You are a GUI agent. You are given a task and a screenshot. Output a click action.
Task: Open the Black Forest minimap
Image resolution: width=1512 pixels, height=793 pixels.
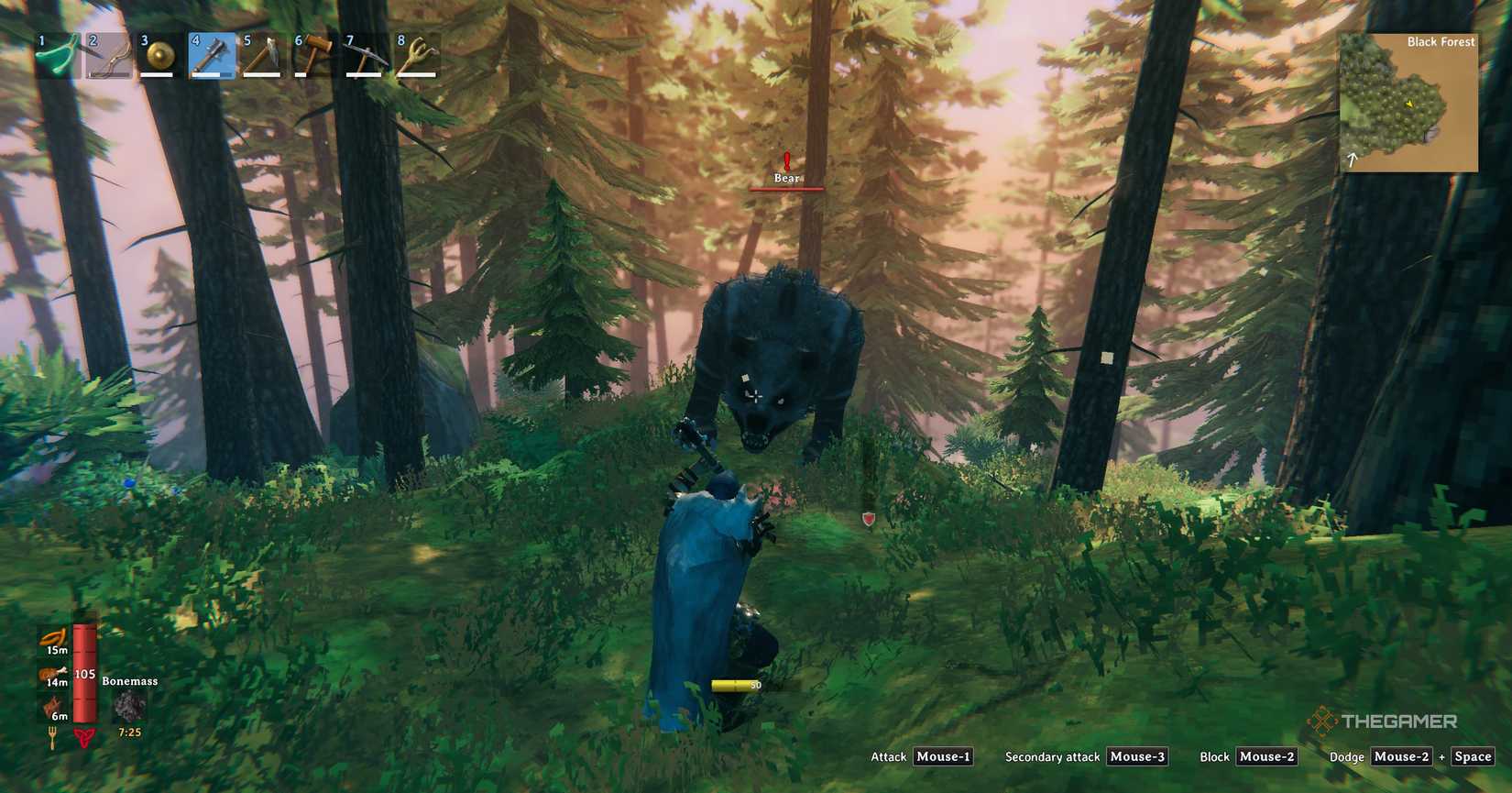(1408, 101)
